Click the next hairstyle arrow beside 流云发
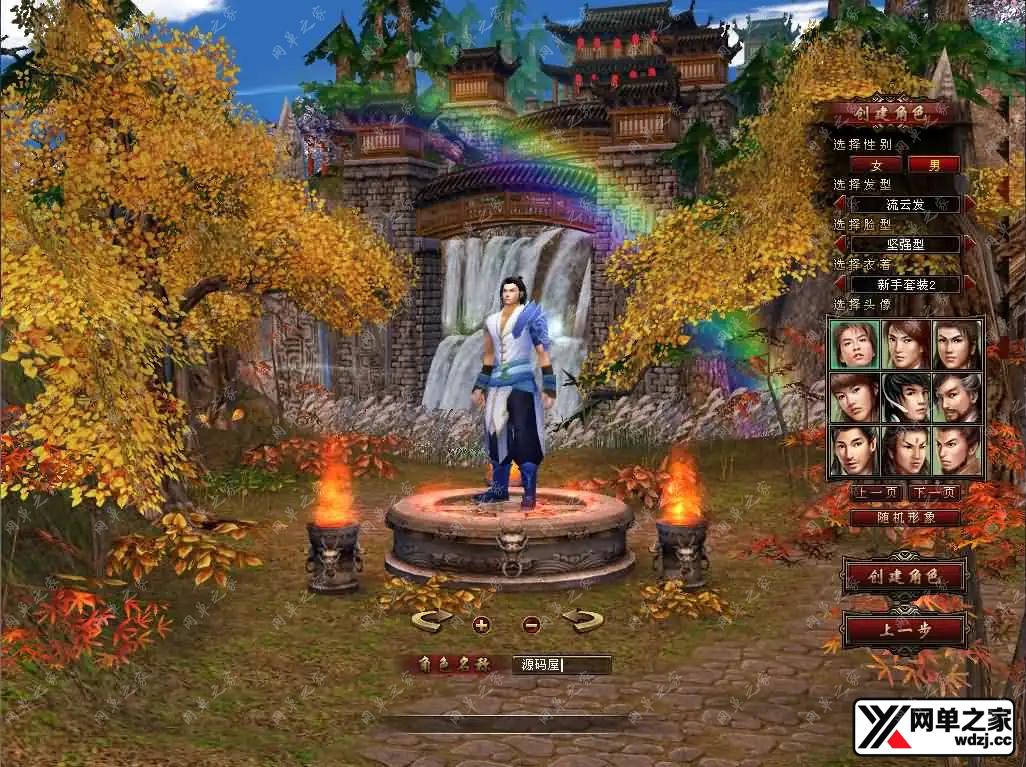 click(969, 204)
